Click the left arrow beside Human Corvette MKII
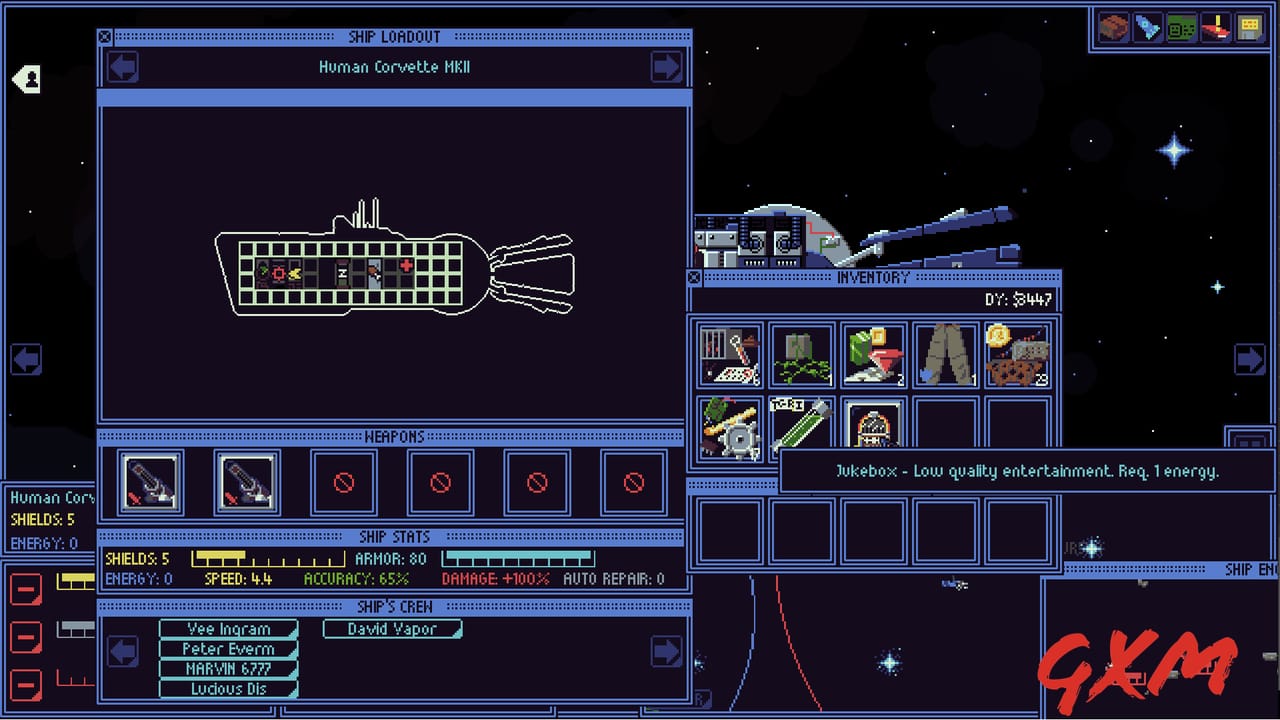Image resolution: width=1280 pixels, height=720 pixels. pos(122,67)
